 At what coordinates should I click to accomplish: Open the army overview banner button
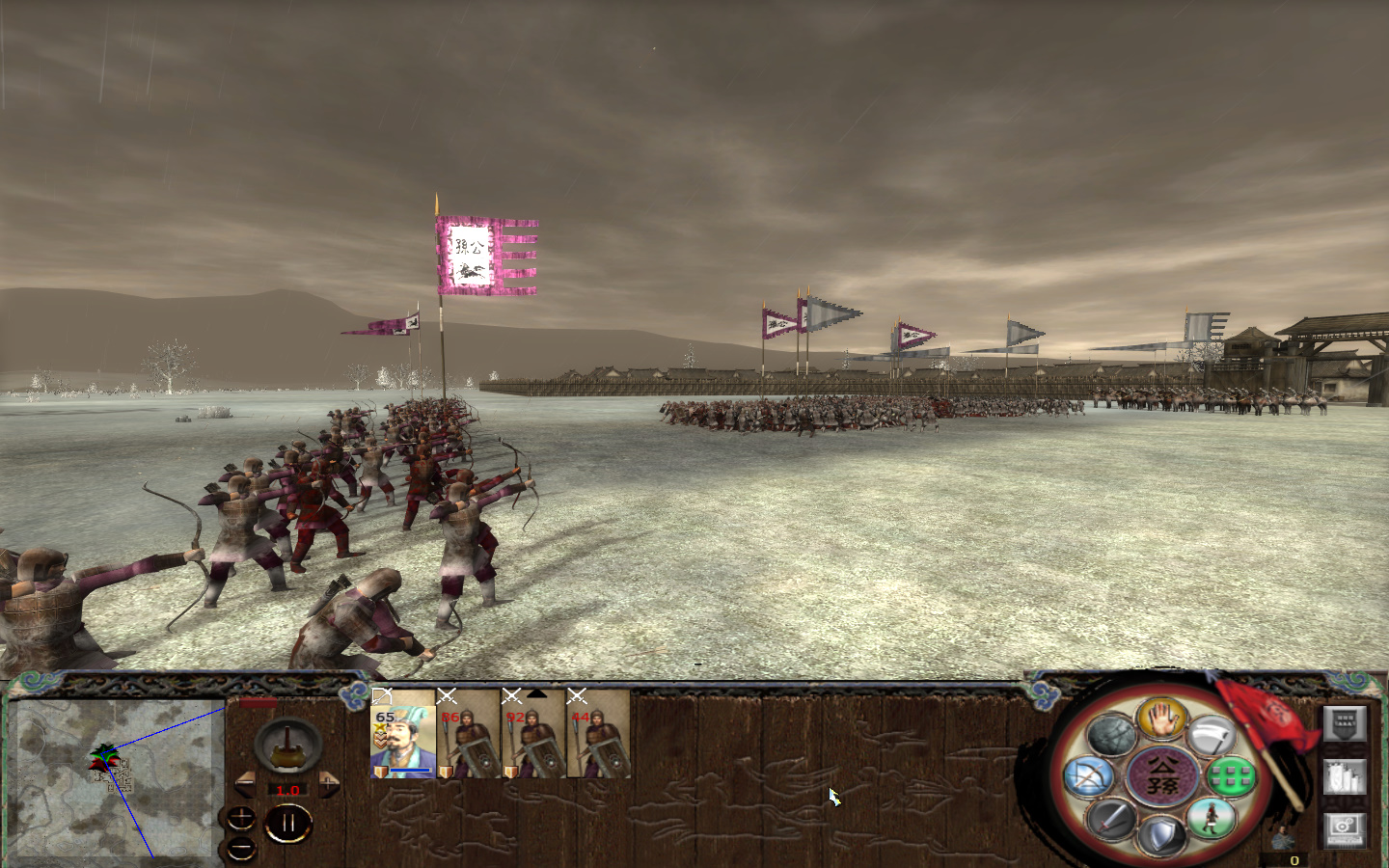point(1344,723)
